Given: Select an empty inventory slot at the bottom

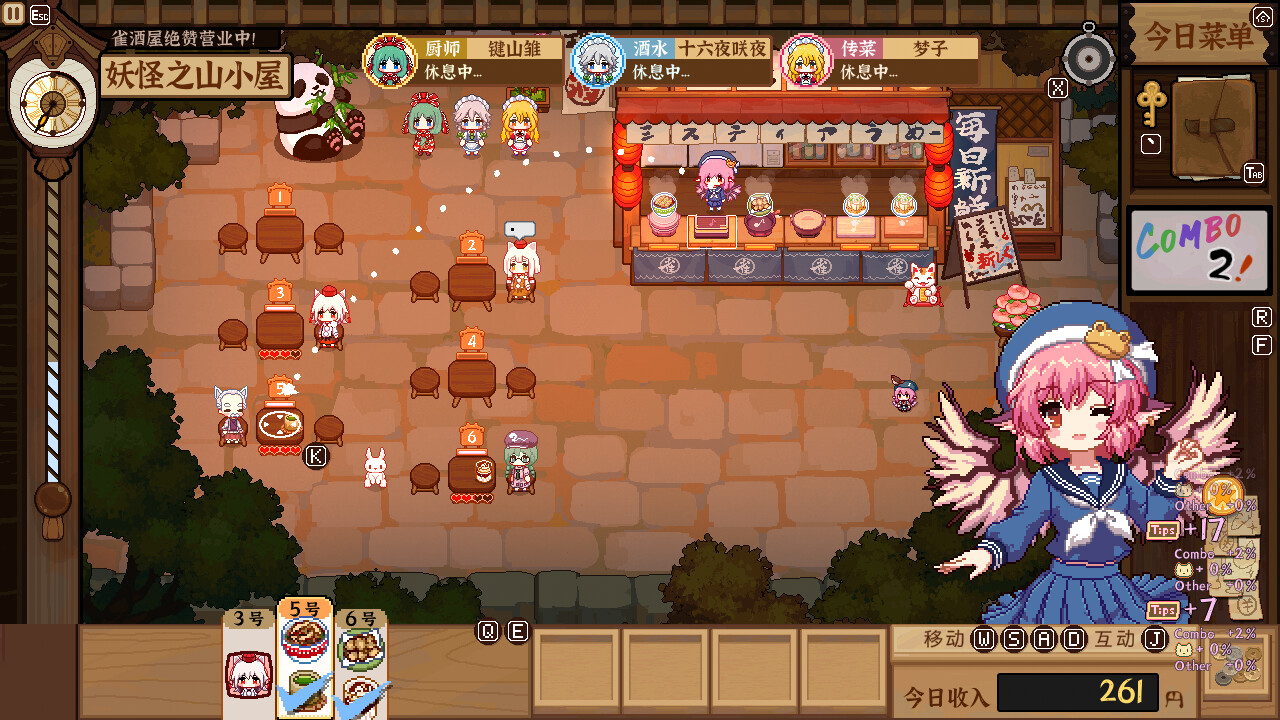Looking at the screenshot, I should (x=575, y=665).
